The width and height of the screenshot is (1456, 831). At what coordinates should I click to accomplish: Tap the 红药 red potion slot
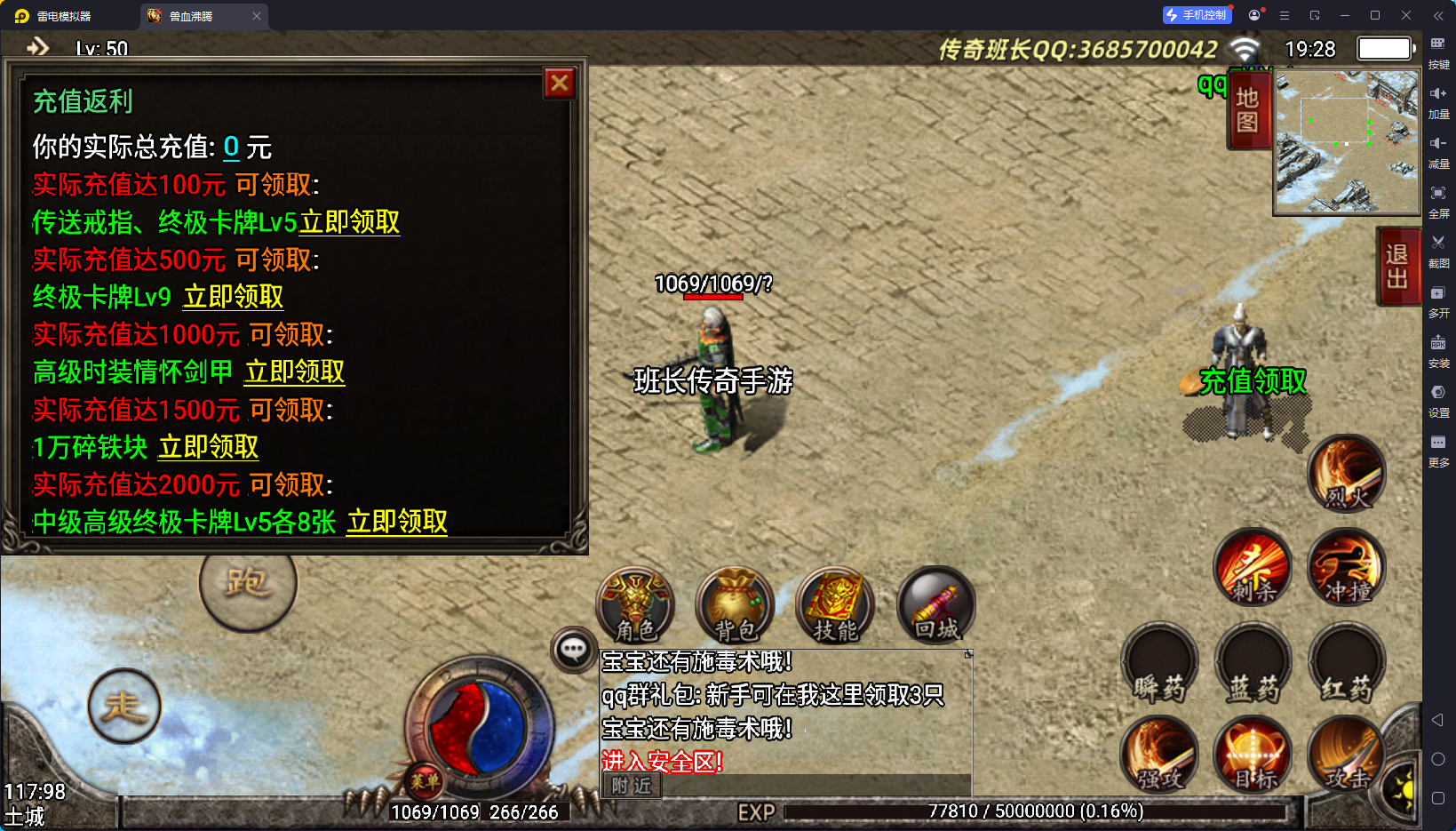point(1347,664)
